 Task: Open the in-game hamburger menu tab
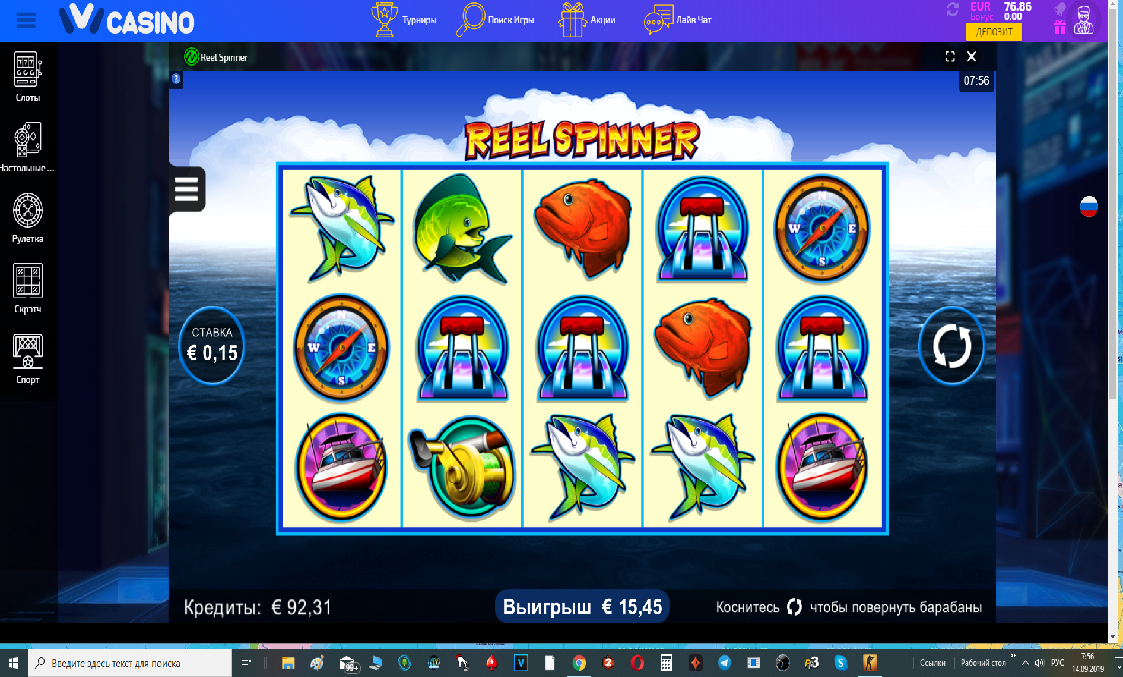pyautogui.click(x=187, y=189)
